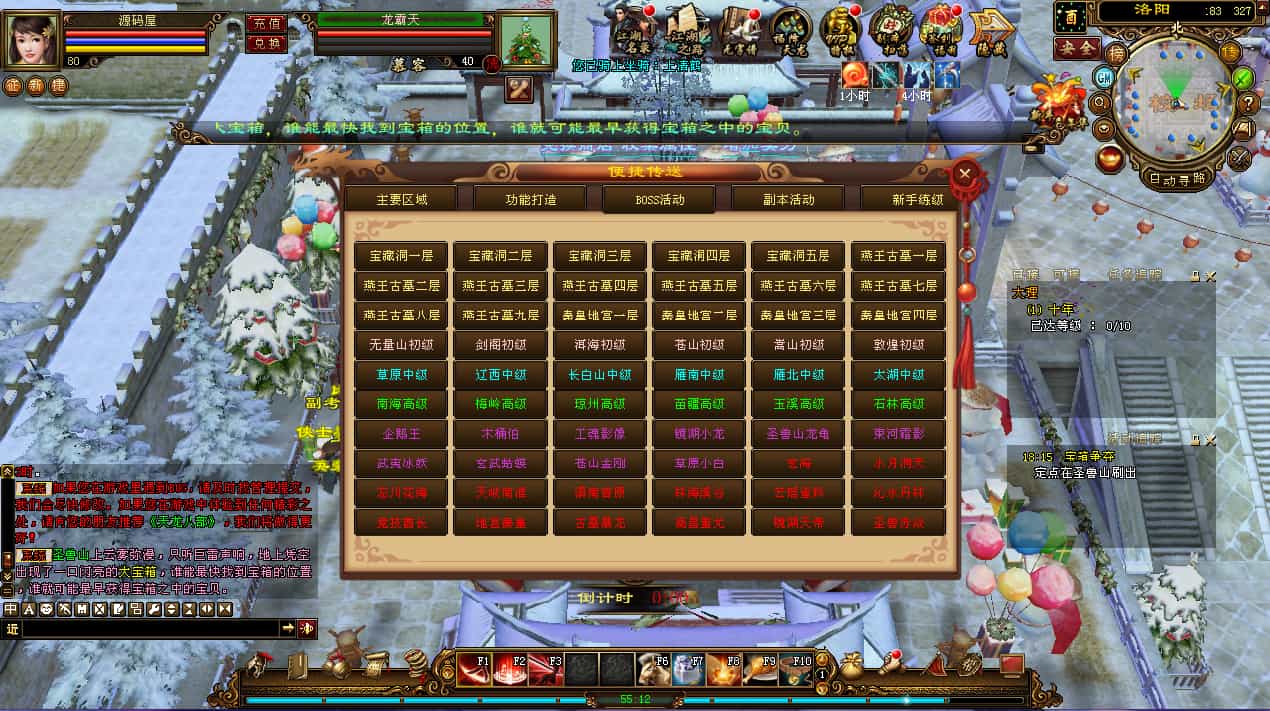The image size is (1270, 711).
Task: Teleport to 南海高级
Action: [x=401, y=404]
